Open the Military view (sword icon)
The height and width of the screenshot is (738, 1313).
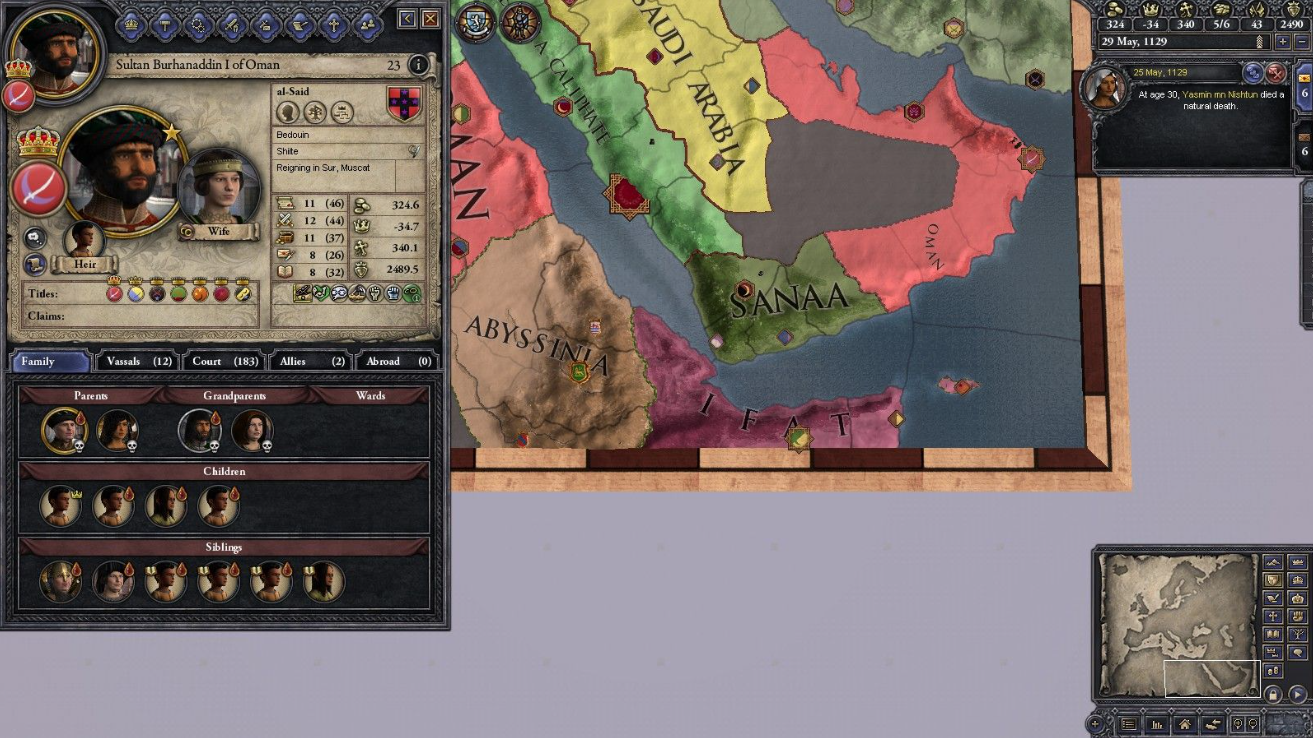pos(230,25)
